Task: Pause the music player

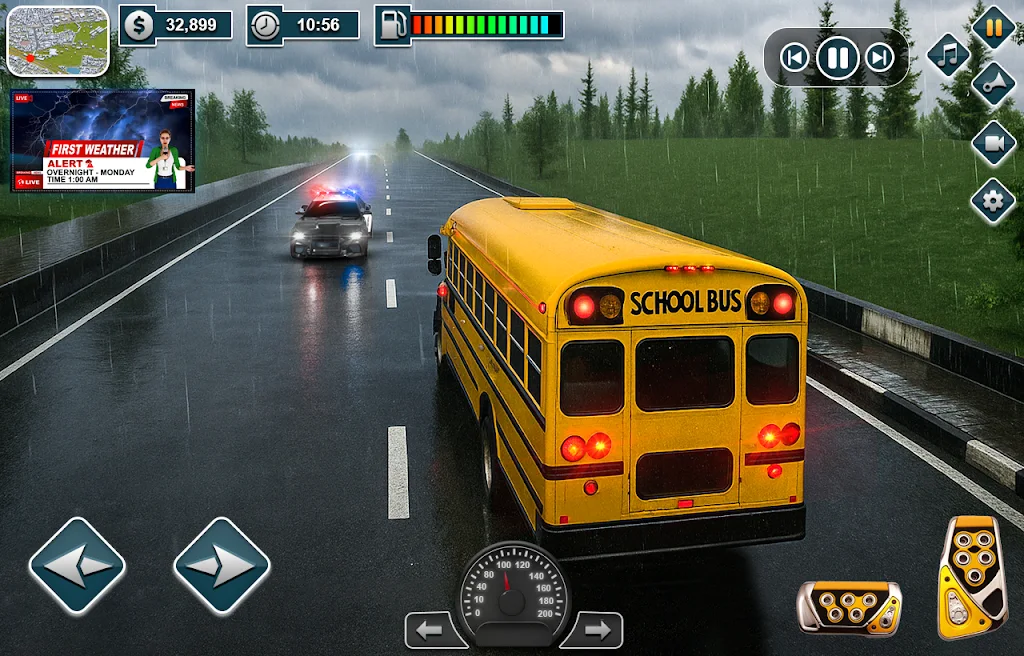Action: (837, 58)
